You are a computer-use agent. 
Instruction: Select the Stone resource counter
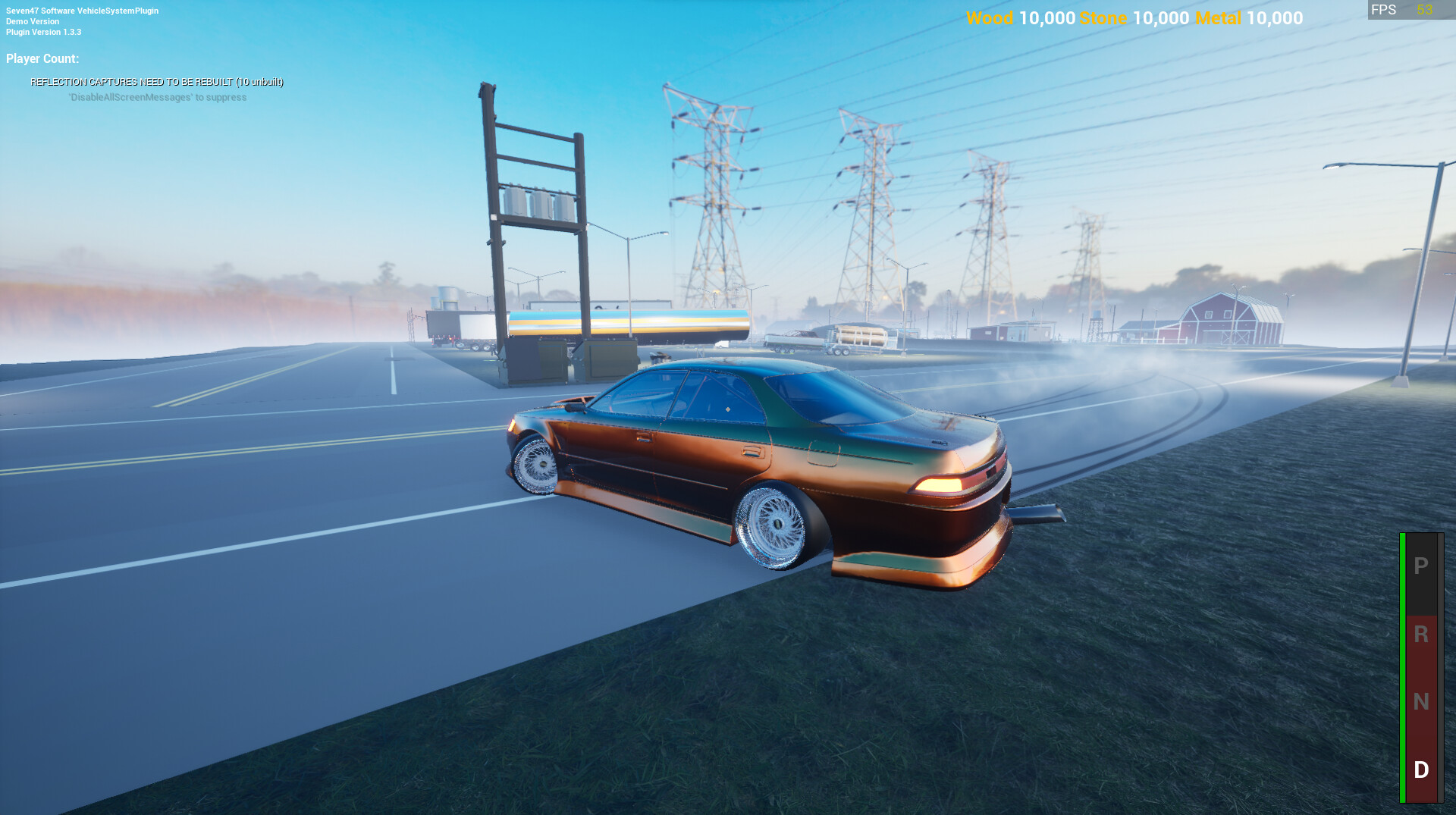click(1130, 18)
